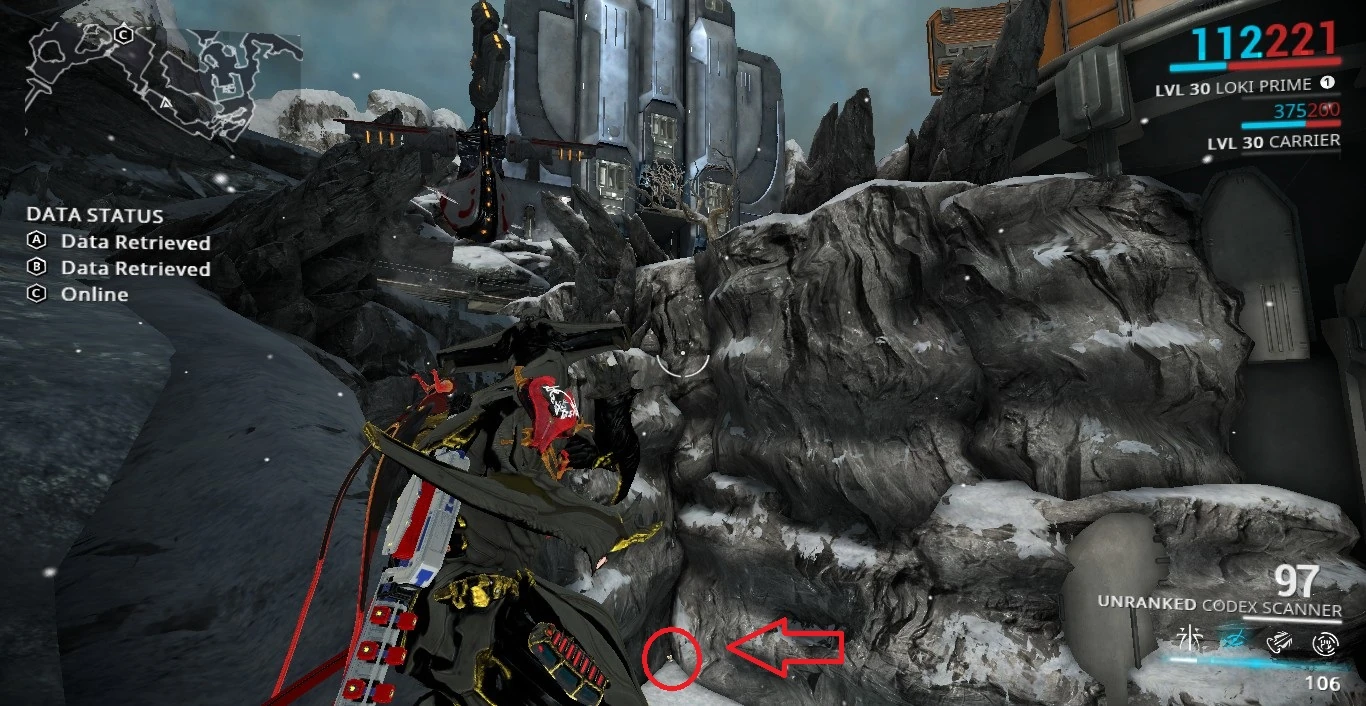
Task: Choose the Online data vault C entry
Action: pyautogui.click(x=94, y=294)
